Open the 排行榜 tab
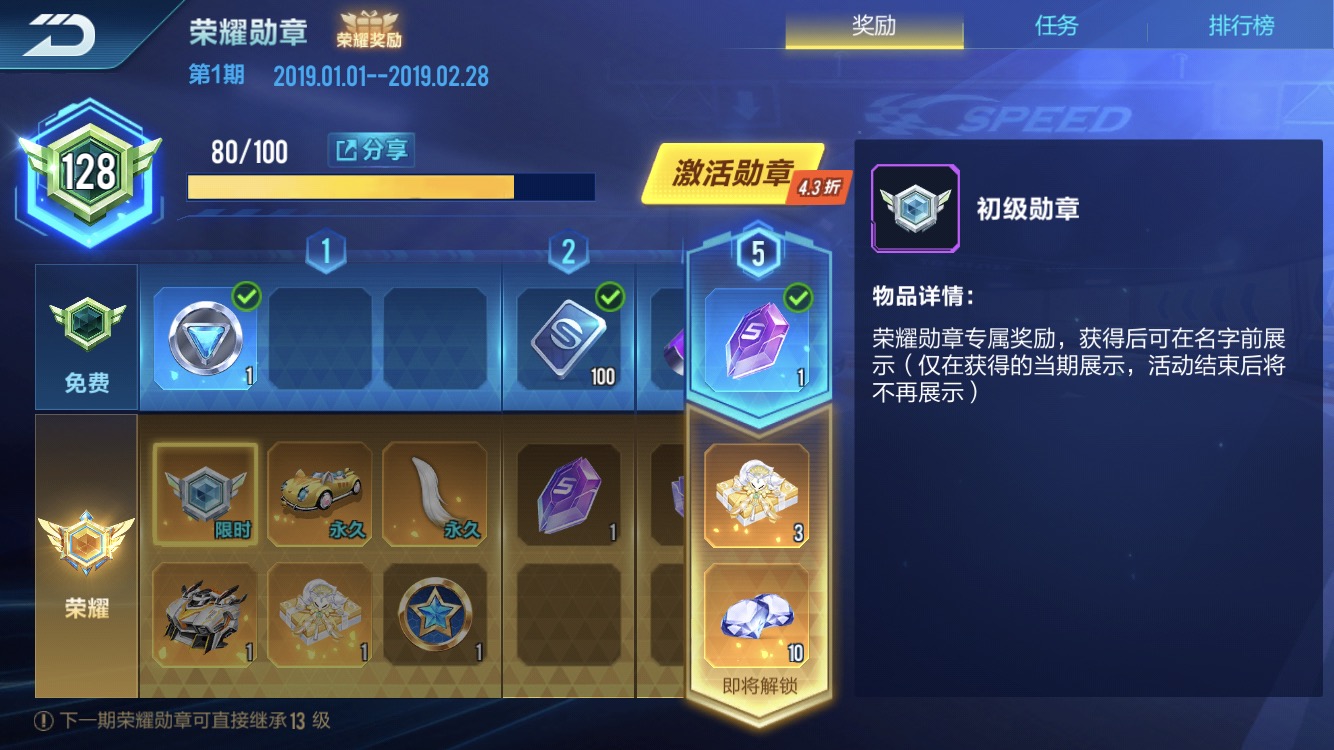This screenshot has width=1334, height=750. pos(1243,27)
